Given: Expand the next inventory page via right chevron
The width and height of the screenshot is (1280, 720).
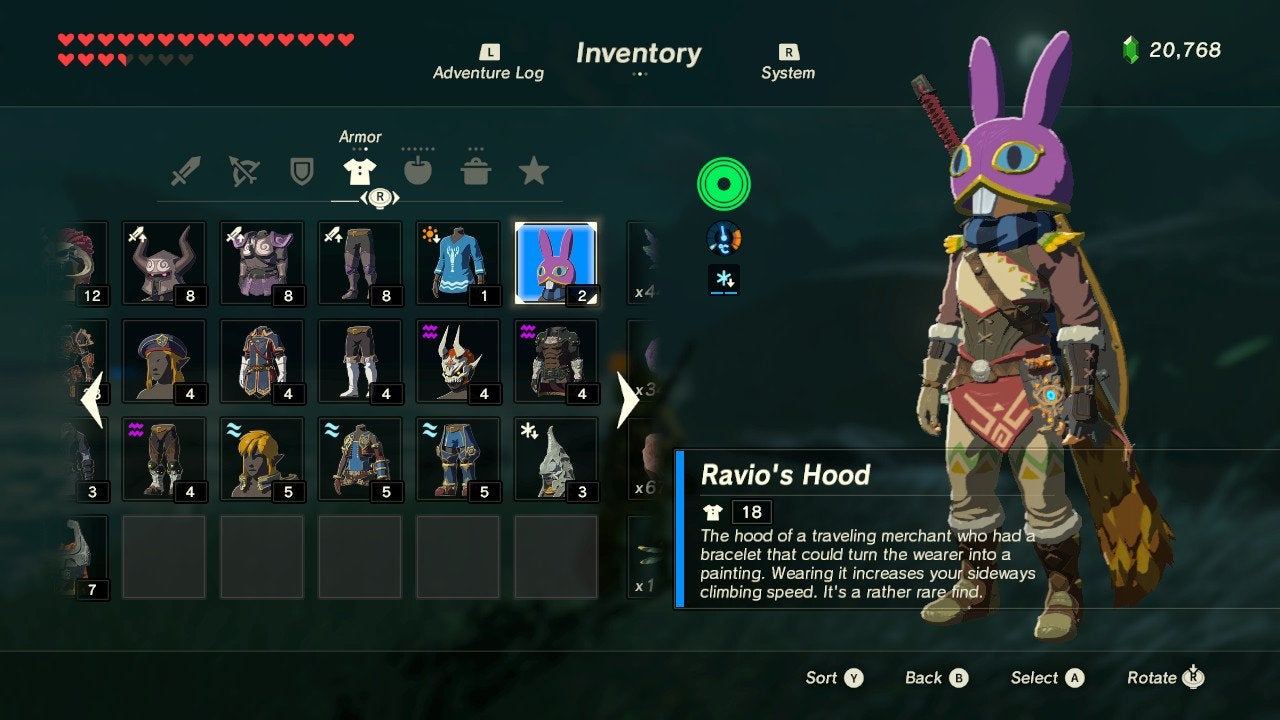Looking at the screenshot, I should [625, 398].
